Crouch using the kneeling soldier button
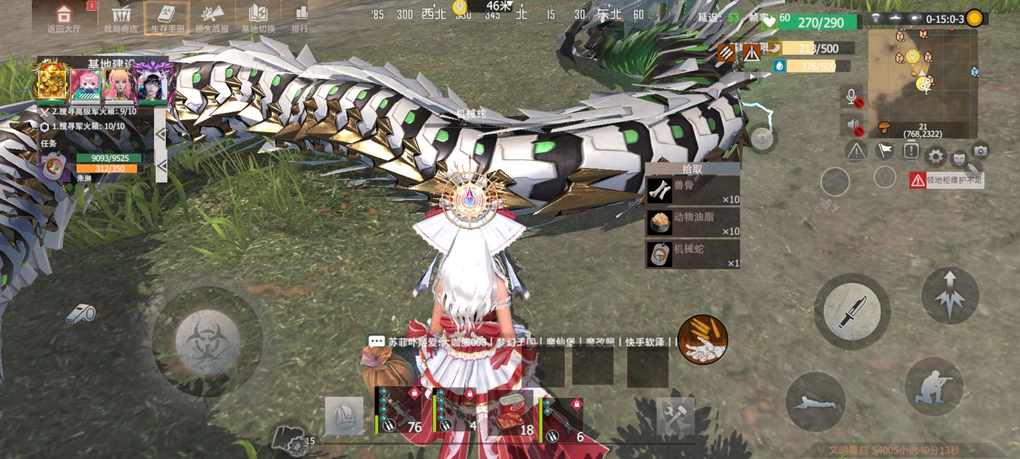This screenshot has width=1020, height=459. [x=934, y=386]
